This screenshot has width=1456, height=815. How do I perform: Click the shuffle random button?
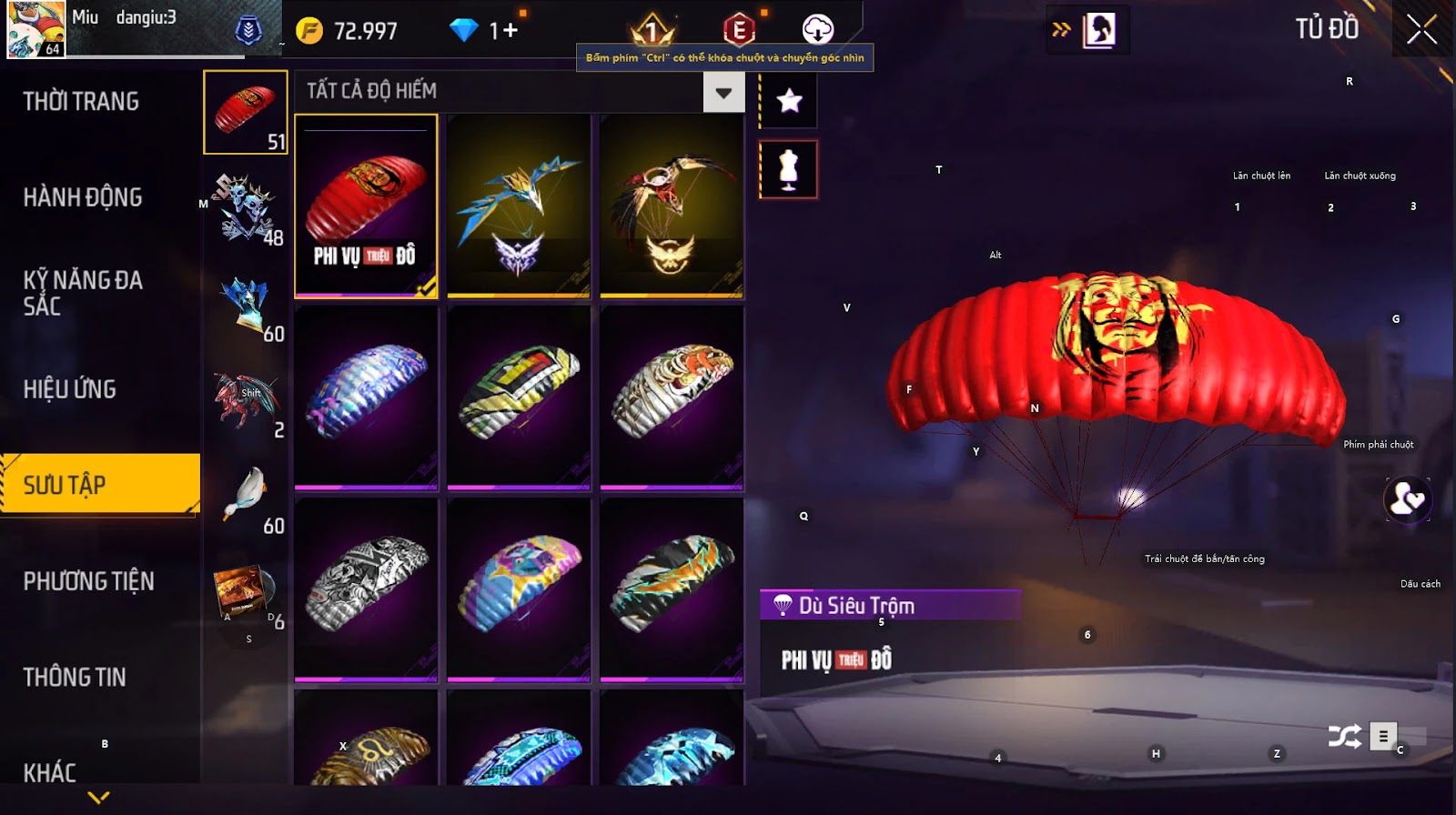pos(1344,736)
